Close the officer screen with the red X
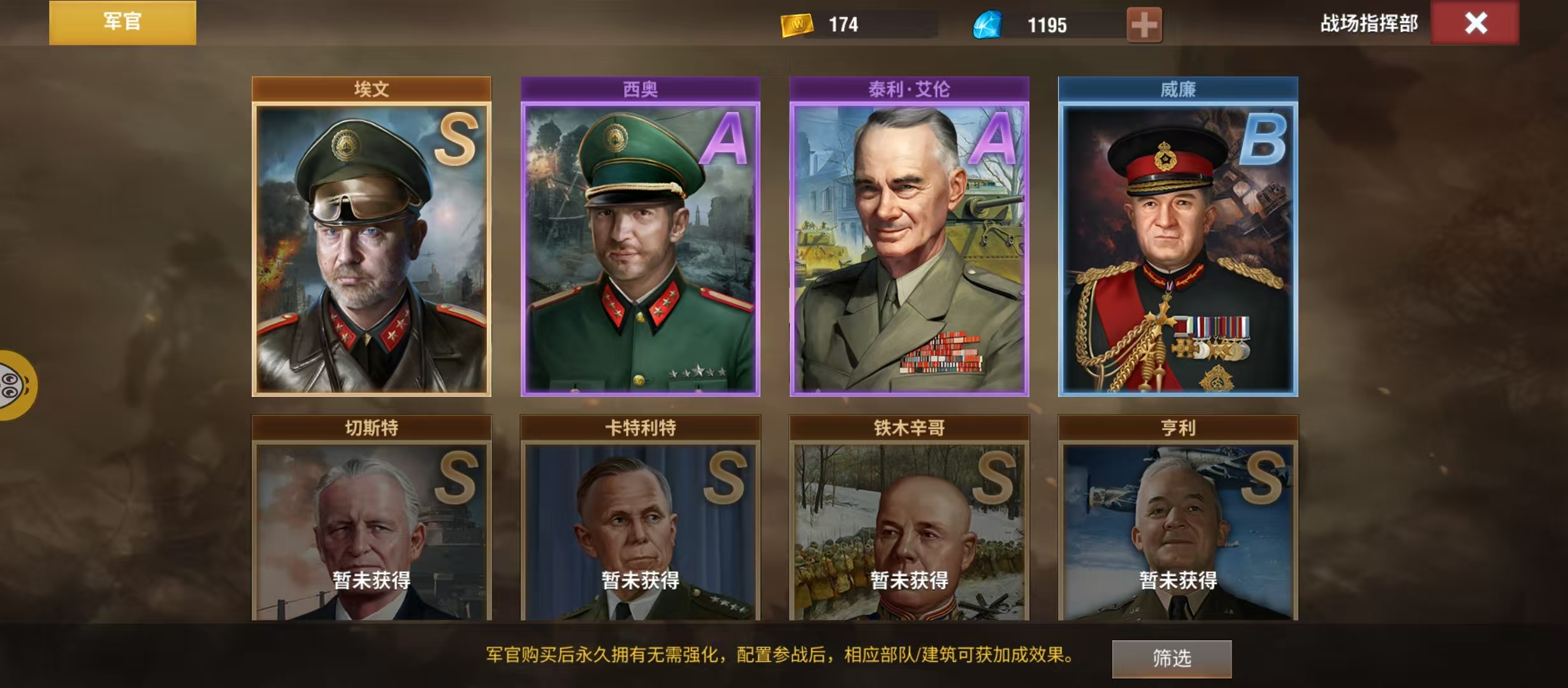Screen dimensions: 1568x688 point(1475,24)
